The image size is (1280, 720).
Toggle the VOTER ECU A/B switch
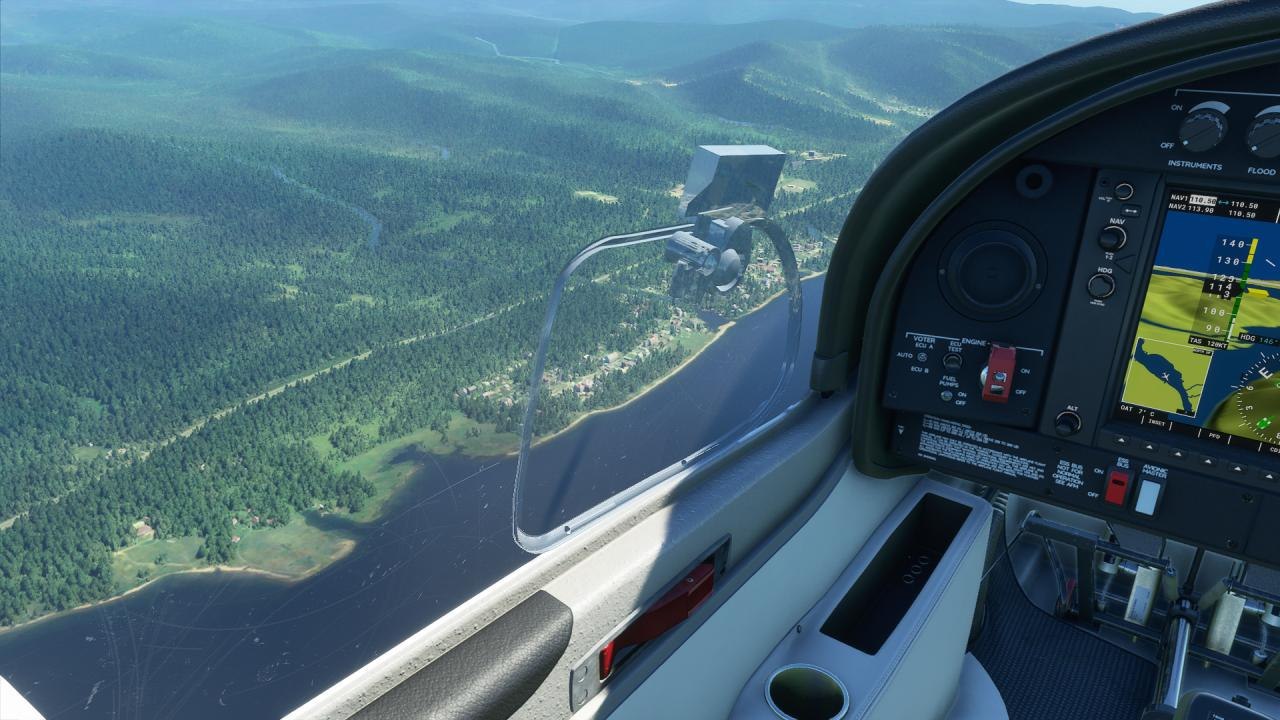pos(921,357)
